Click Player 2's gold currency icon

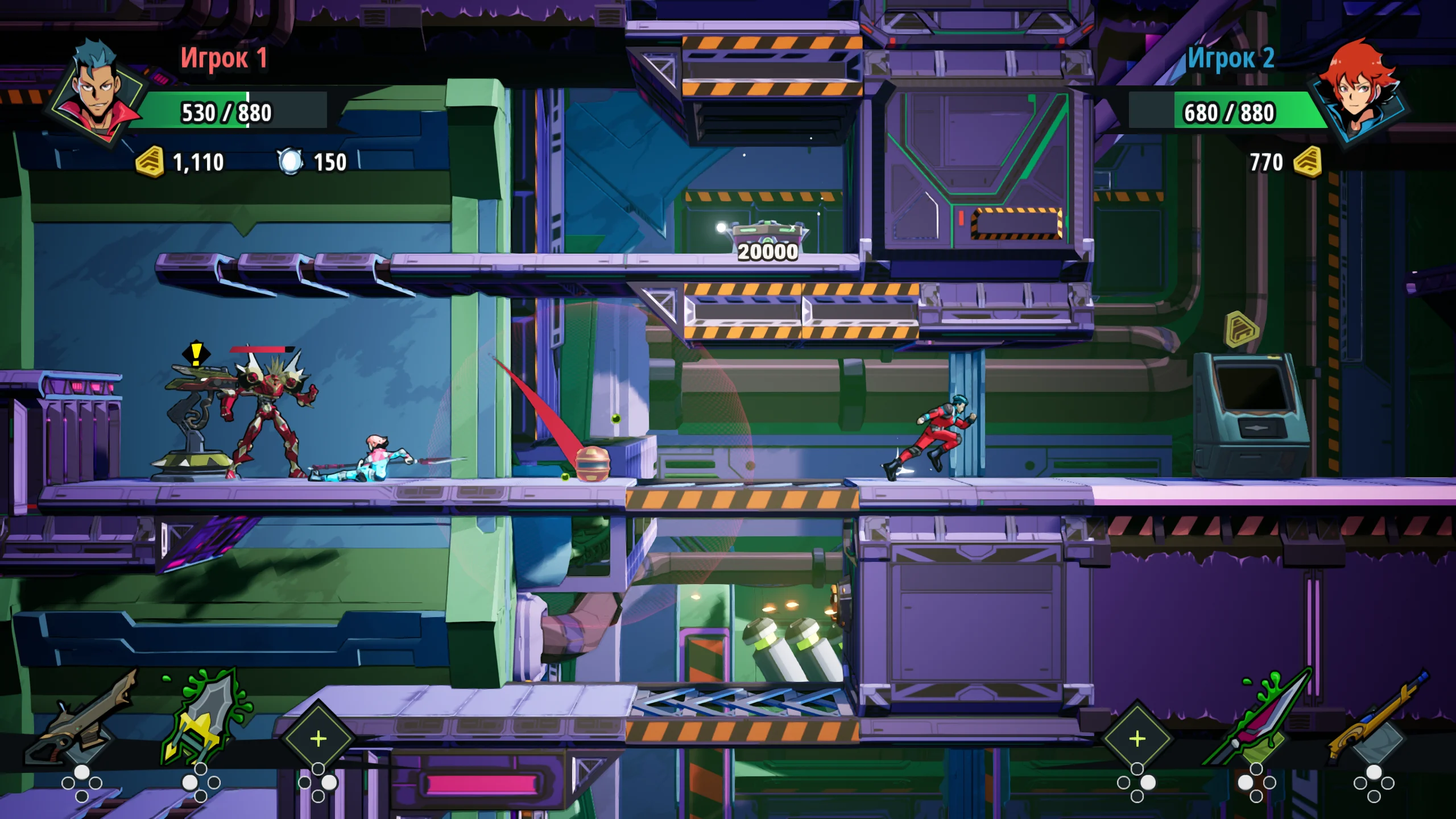[1308, 162]
